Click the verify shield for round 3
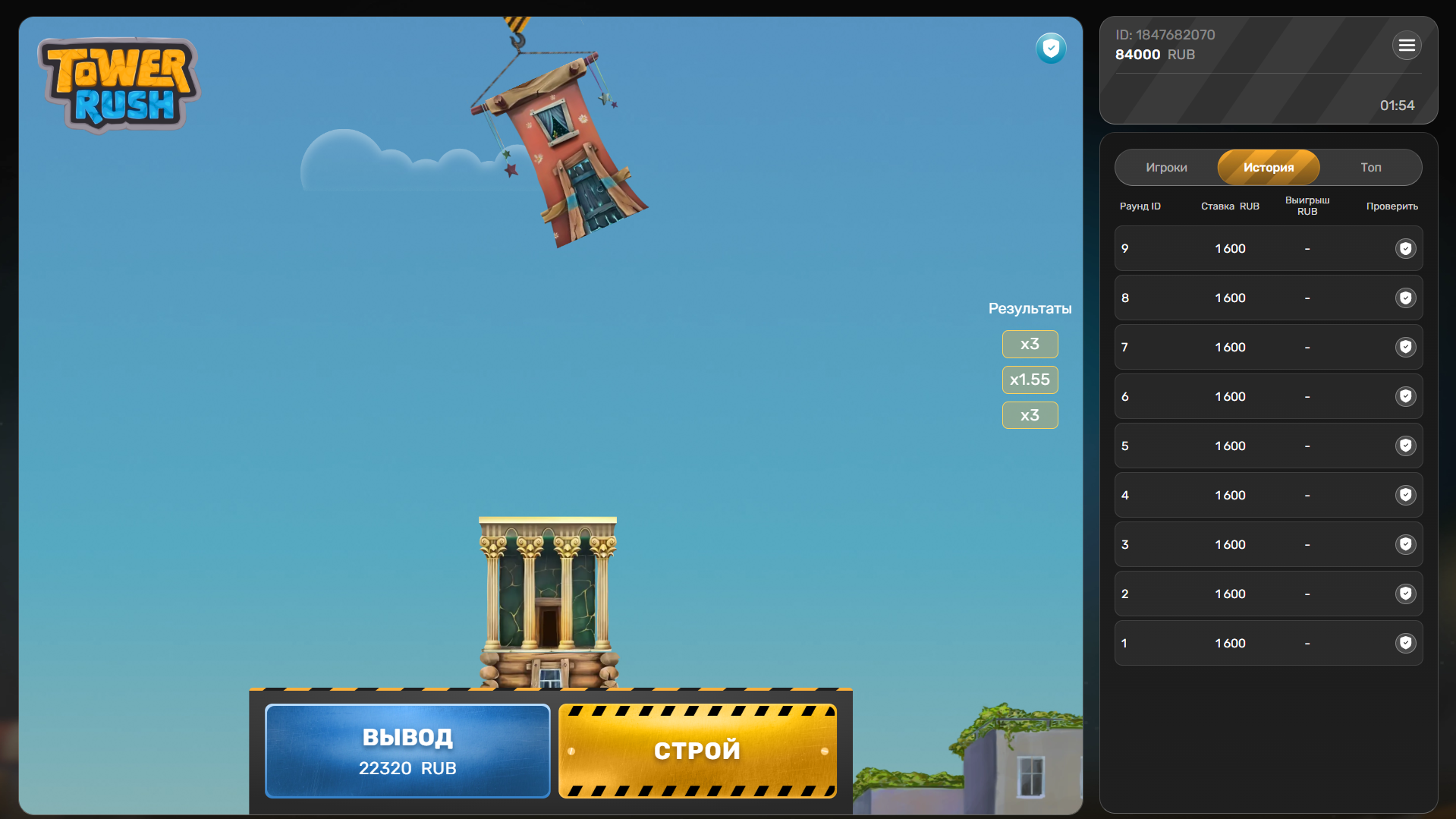Image resolution: width=1456 pixels, height=819 pixels. click(1406, 544)
